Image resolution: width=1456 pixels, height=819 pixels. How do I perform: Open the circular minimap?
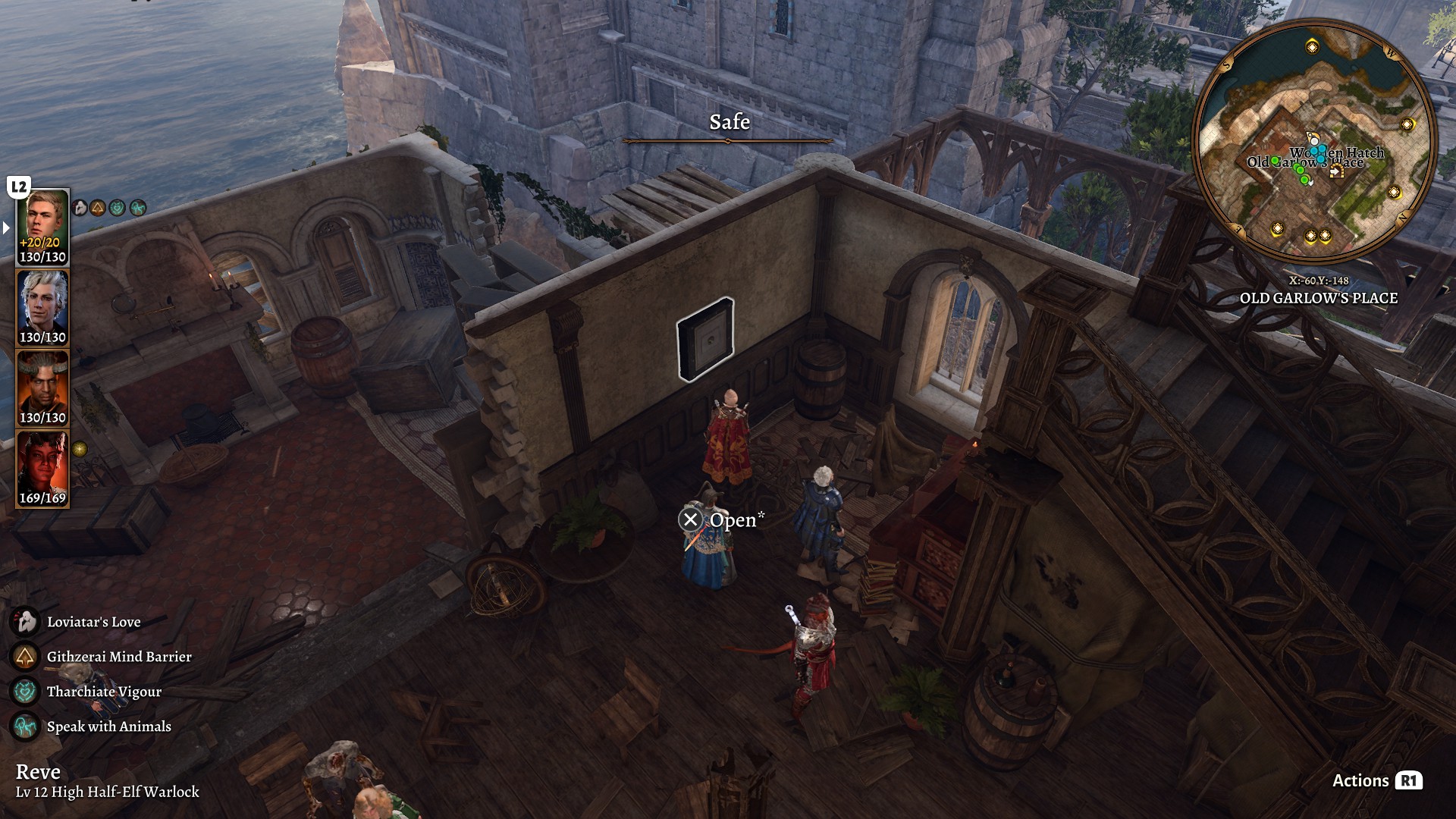coord(1314,143)
